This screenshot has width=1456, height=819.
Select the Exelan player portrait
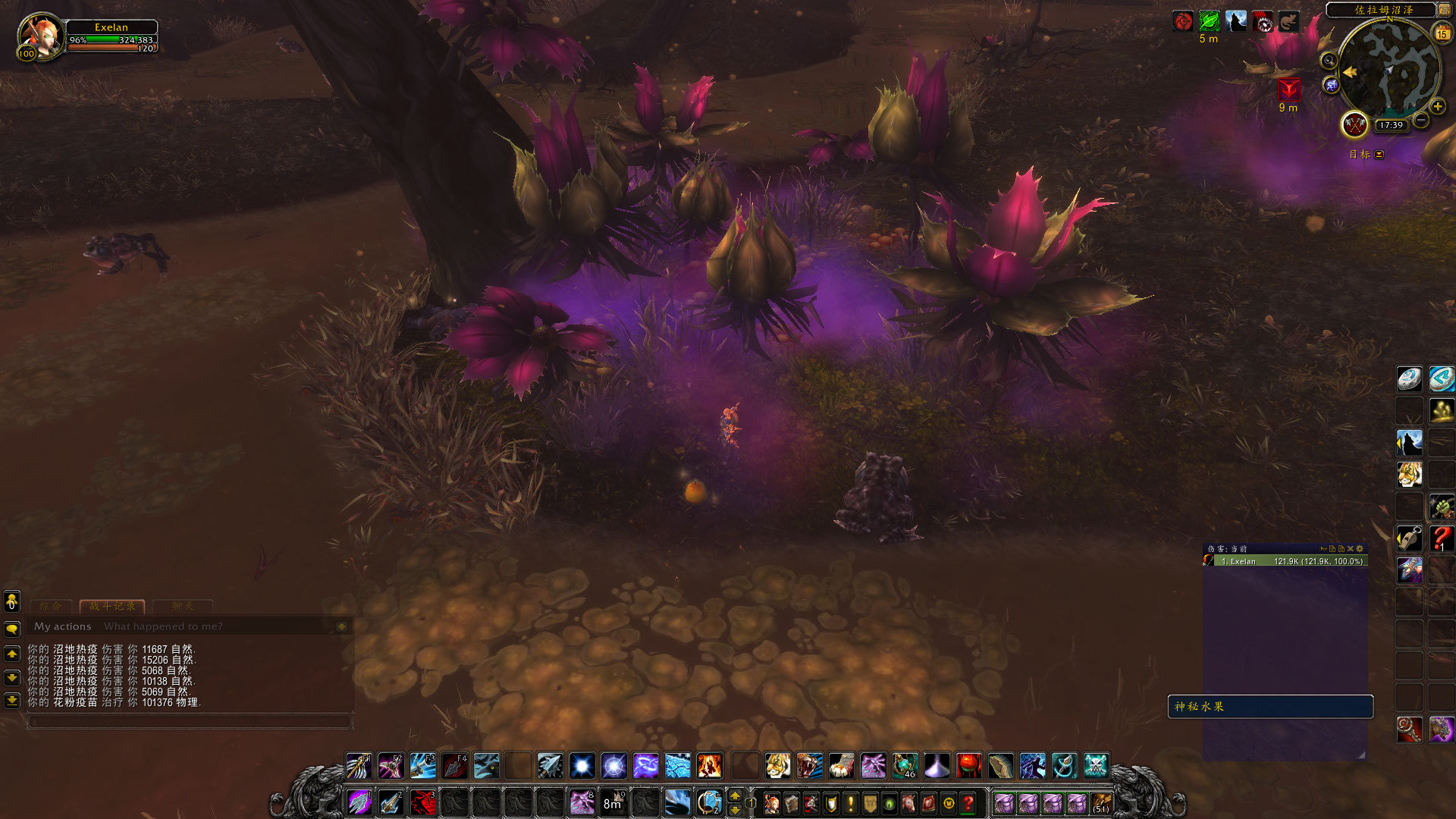point(39,36)
